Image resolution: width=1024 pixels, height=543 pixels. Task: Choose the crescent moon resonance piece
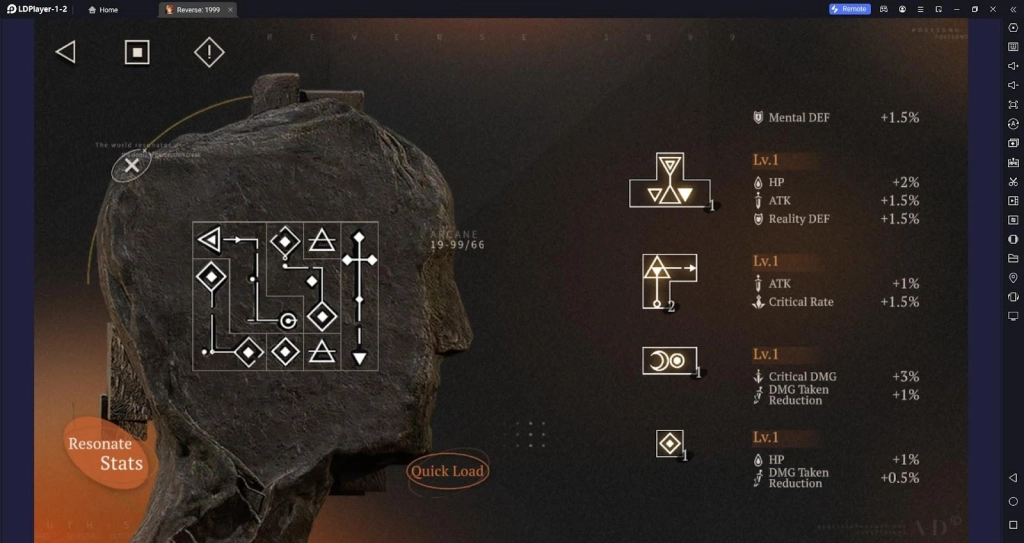pos(669,361)
